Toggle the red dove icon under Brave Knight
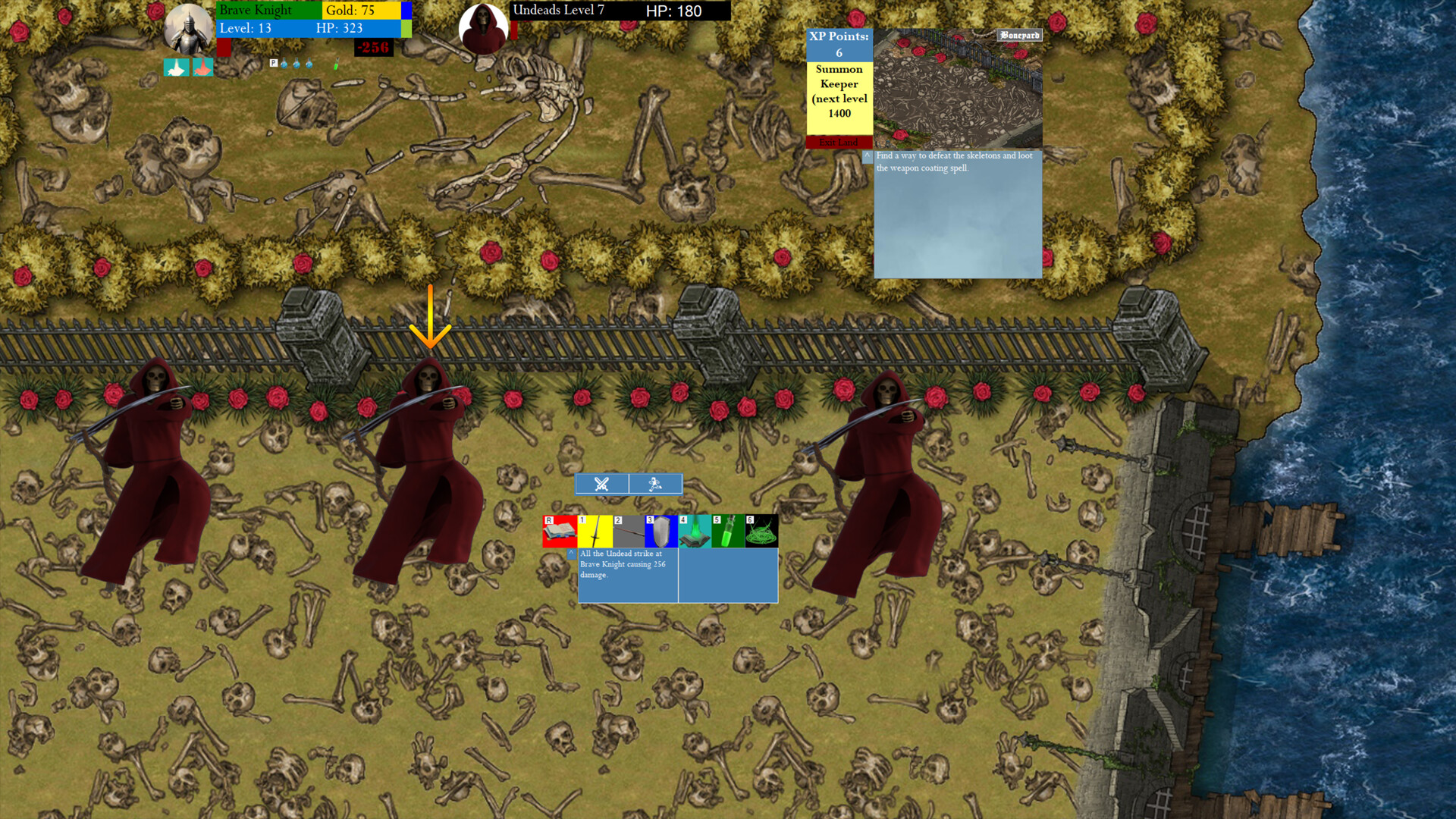 202,67
